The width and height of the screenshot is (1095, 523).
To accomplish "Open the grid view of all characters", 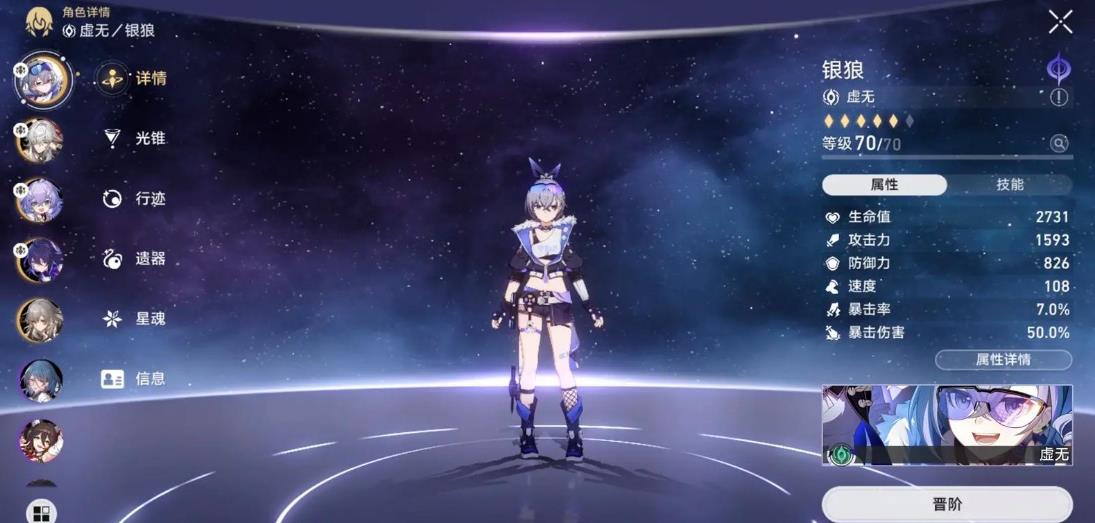I will point(41,513).
